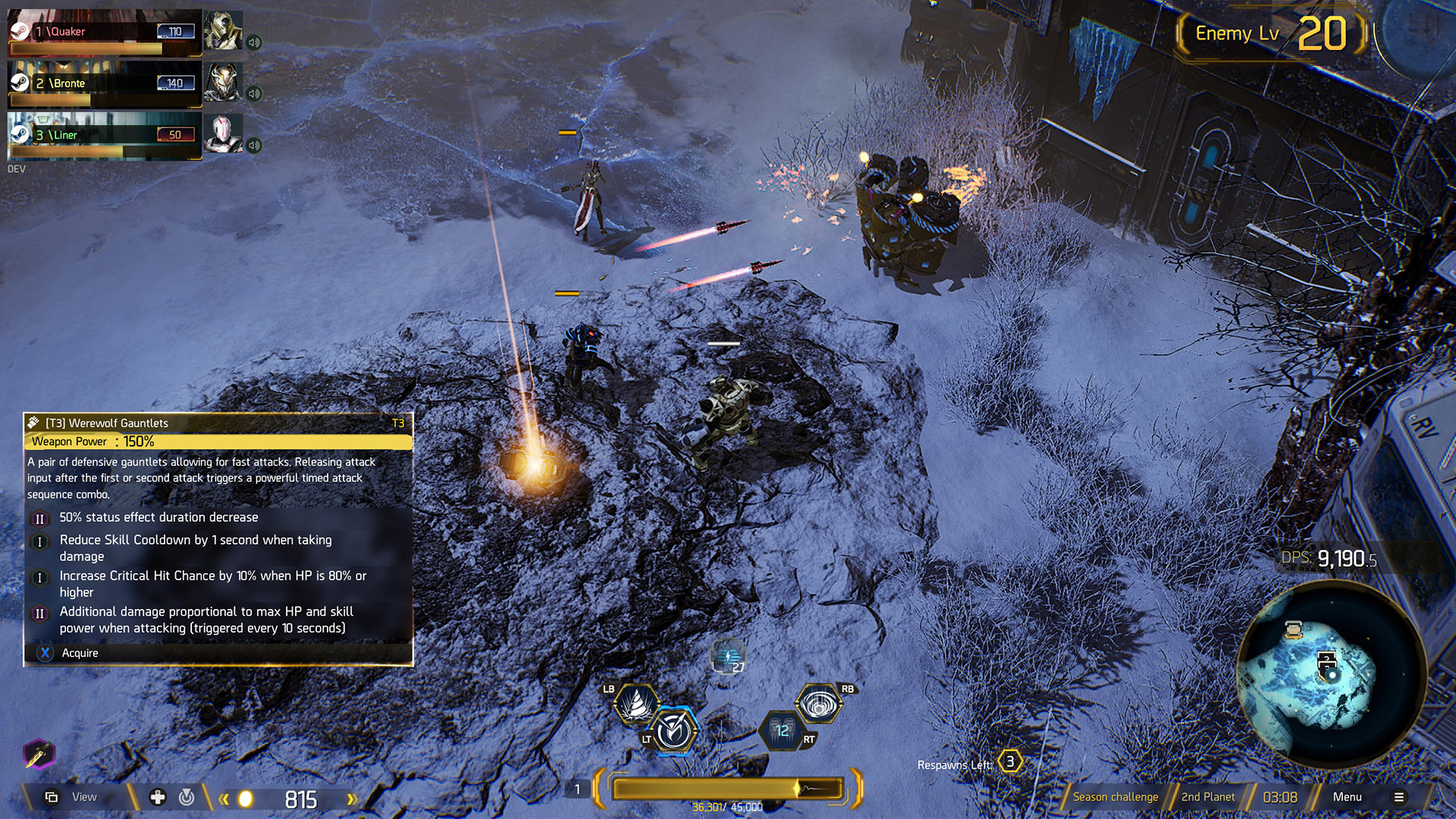The image size is (1456, 819).
Task: Click the crosshair controller icon near View
Action: 186,797
